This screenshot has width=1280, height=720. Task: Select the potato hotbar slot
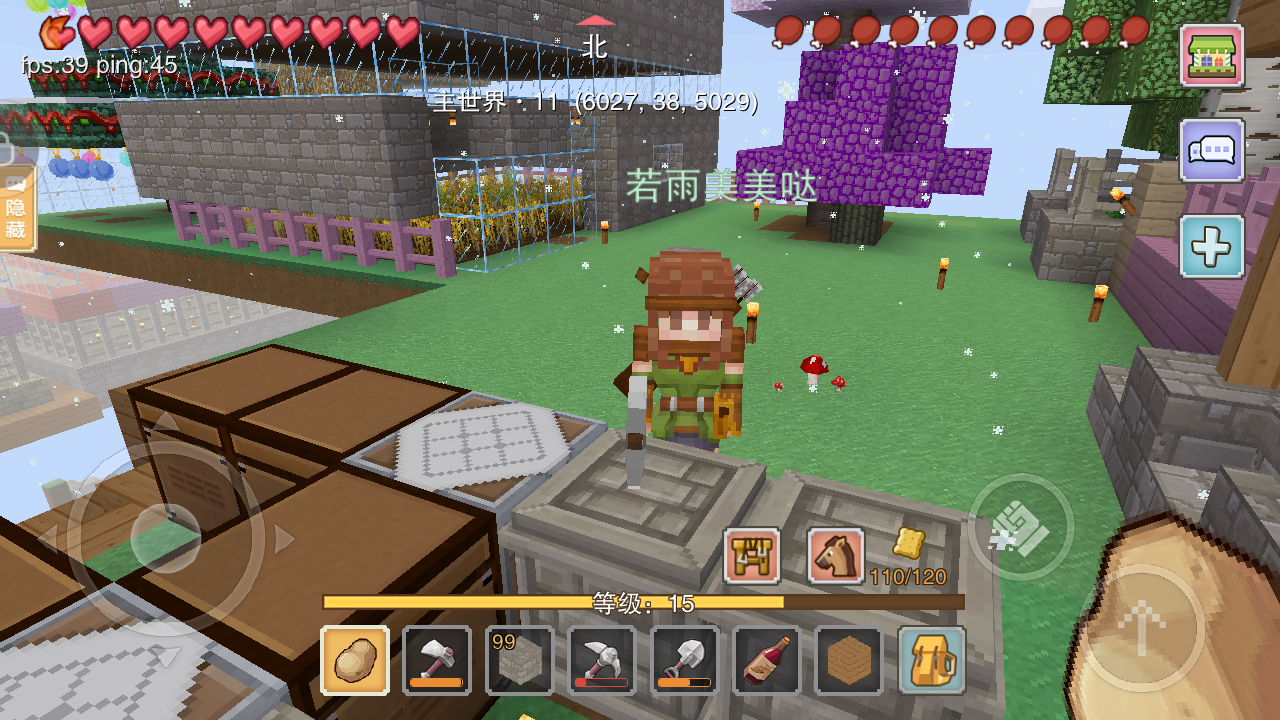click(x=355, y=660)
